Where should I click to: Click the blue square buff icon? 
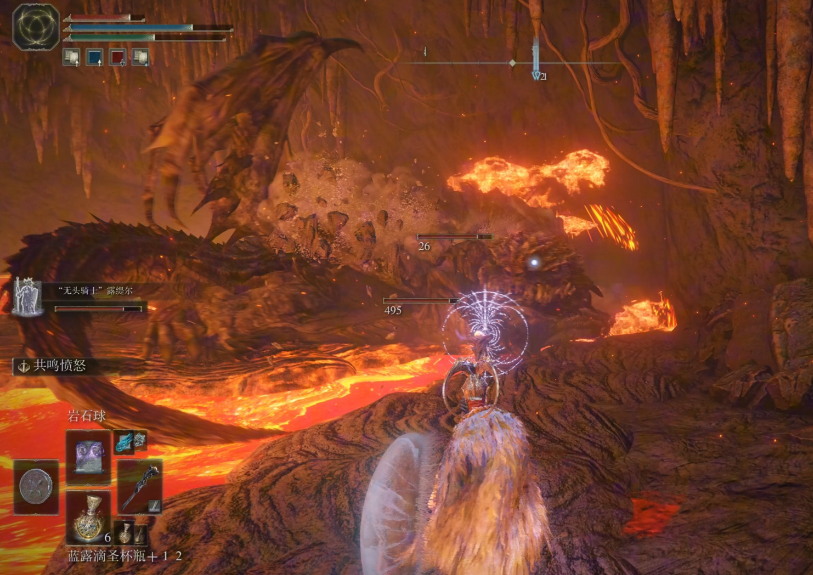point(95,57)
